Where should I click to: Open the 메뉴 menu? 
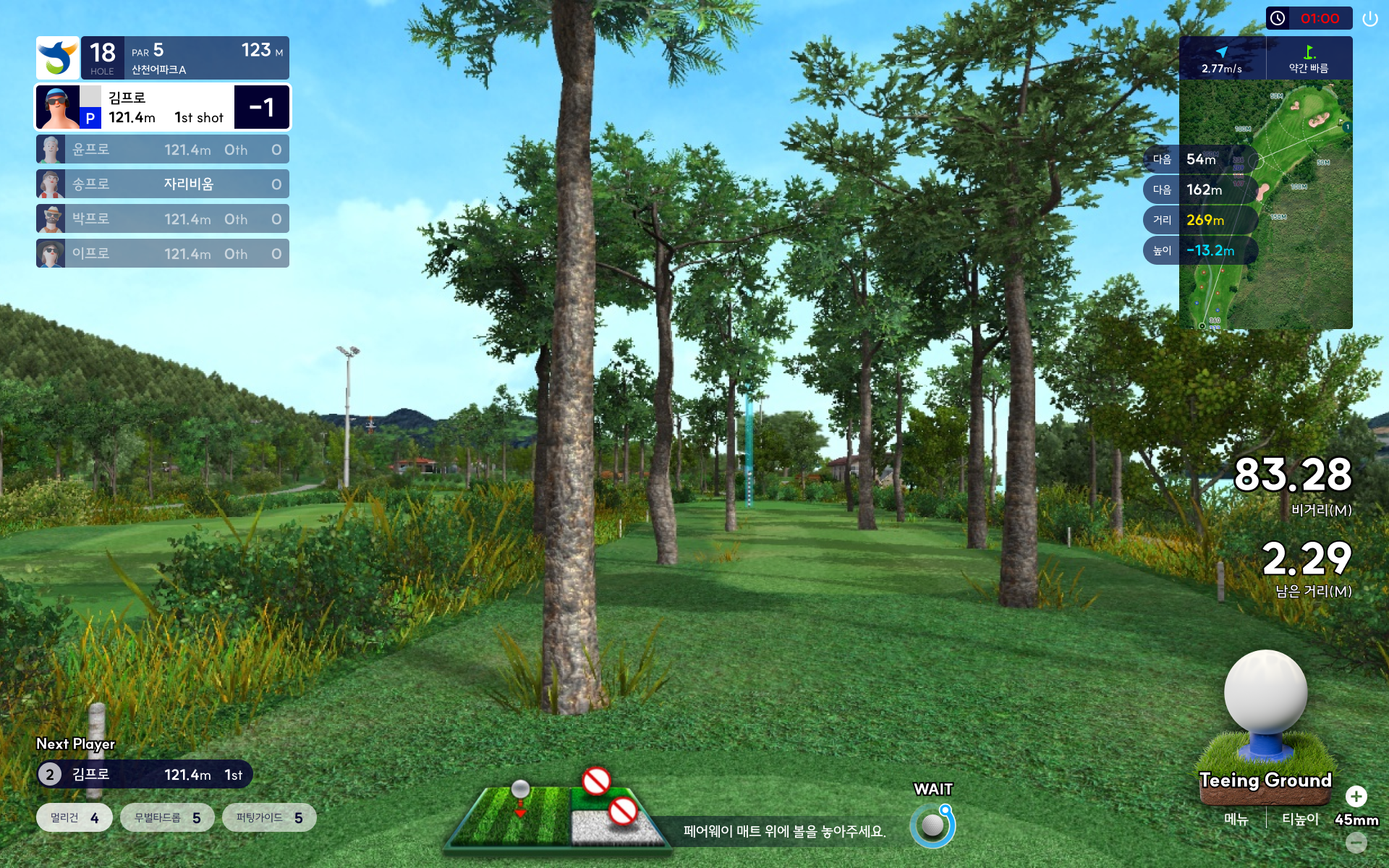pos(1236,820)
